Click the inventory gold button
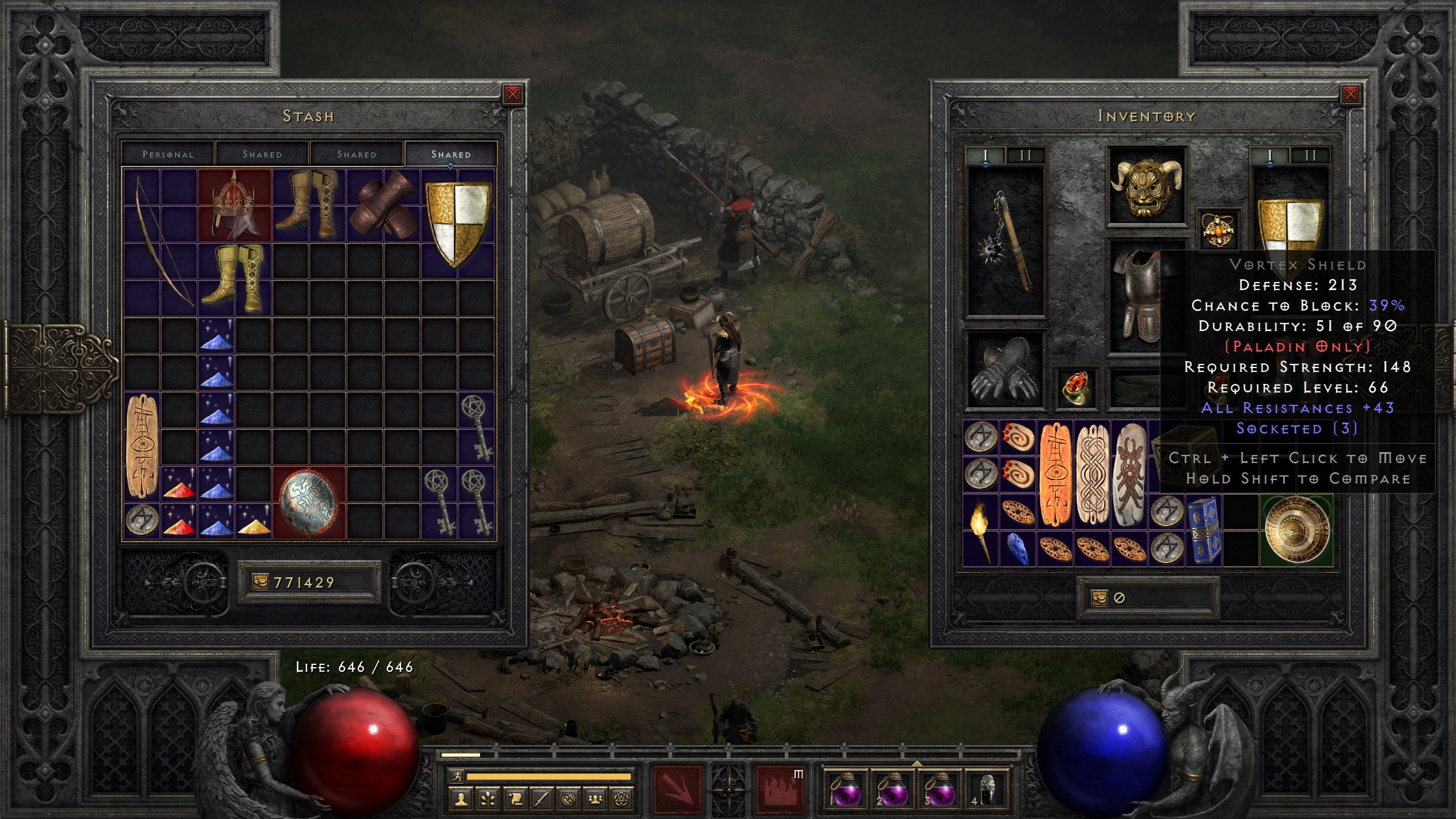Screen dimensions: 1456x819 click(x=1099, y=598)
